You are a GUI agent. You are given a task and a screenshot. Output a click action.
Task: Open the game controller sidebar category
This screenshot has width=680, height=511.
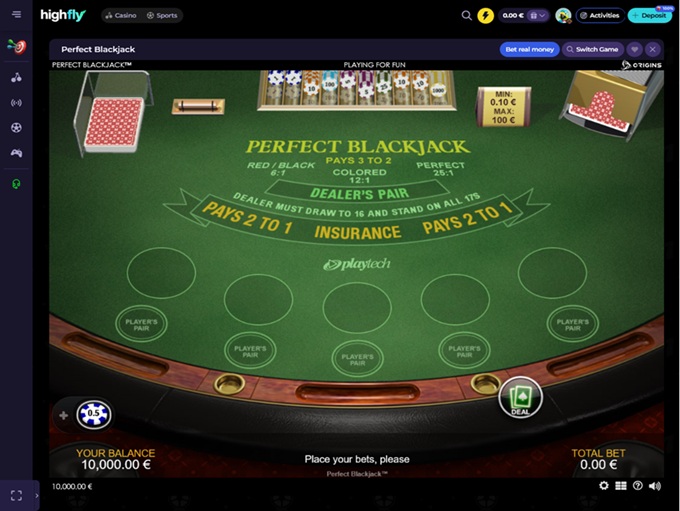click(x=16, y=153)
